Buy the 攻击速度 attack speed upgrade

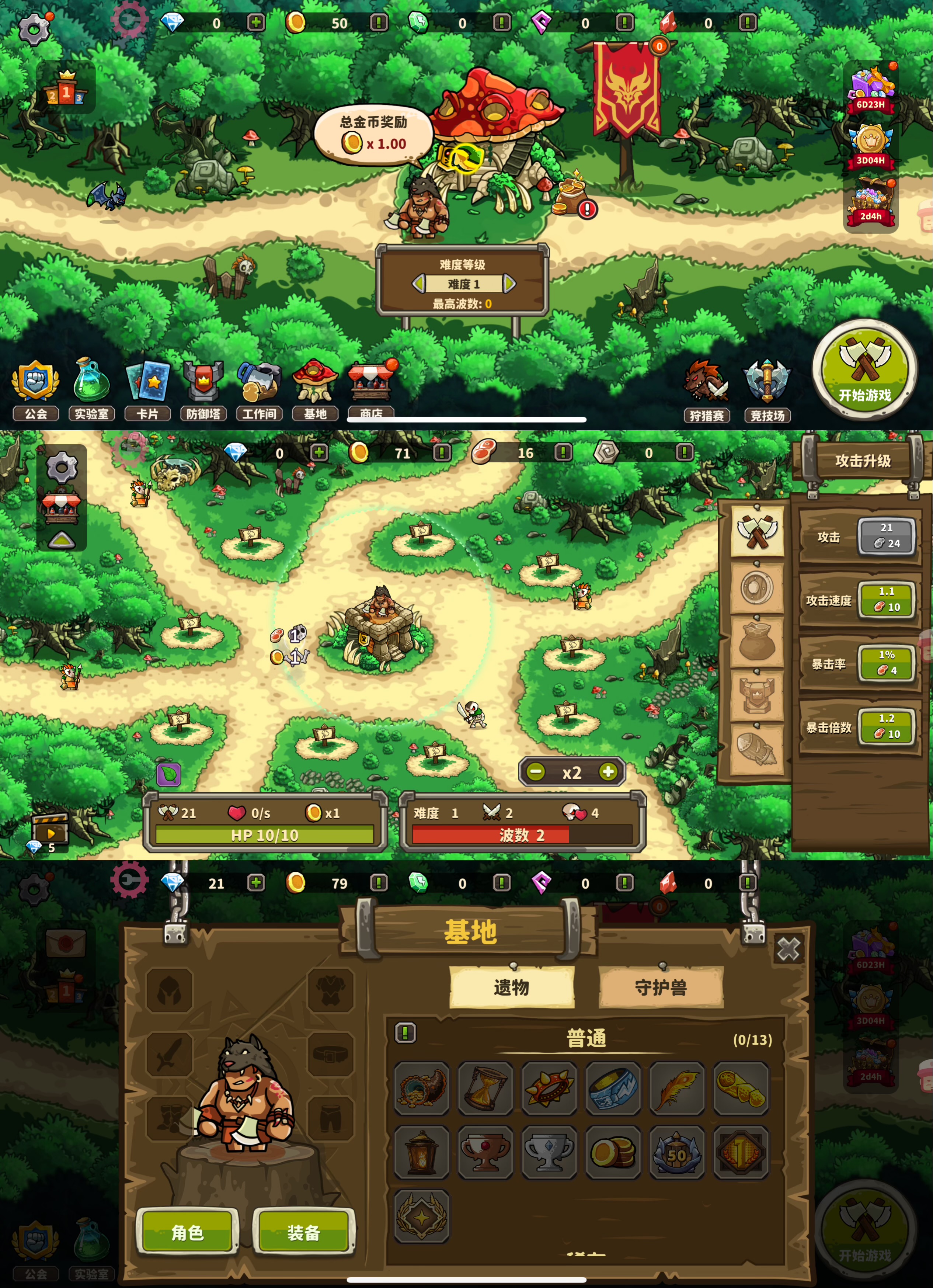(887, 600)
